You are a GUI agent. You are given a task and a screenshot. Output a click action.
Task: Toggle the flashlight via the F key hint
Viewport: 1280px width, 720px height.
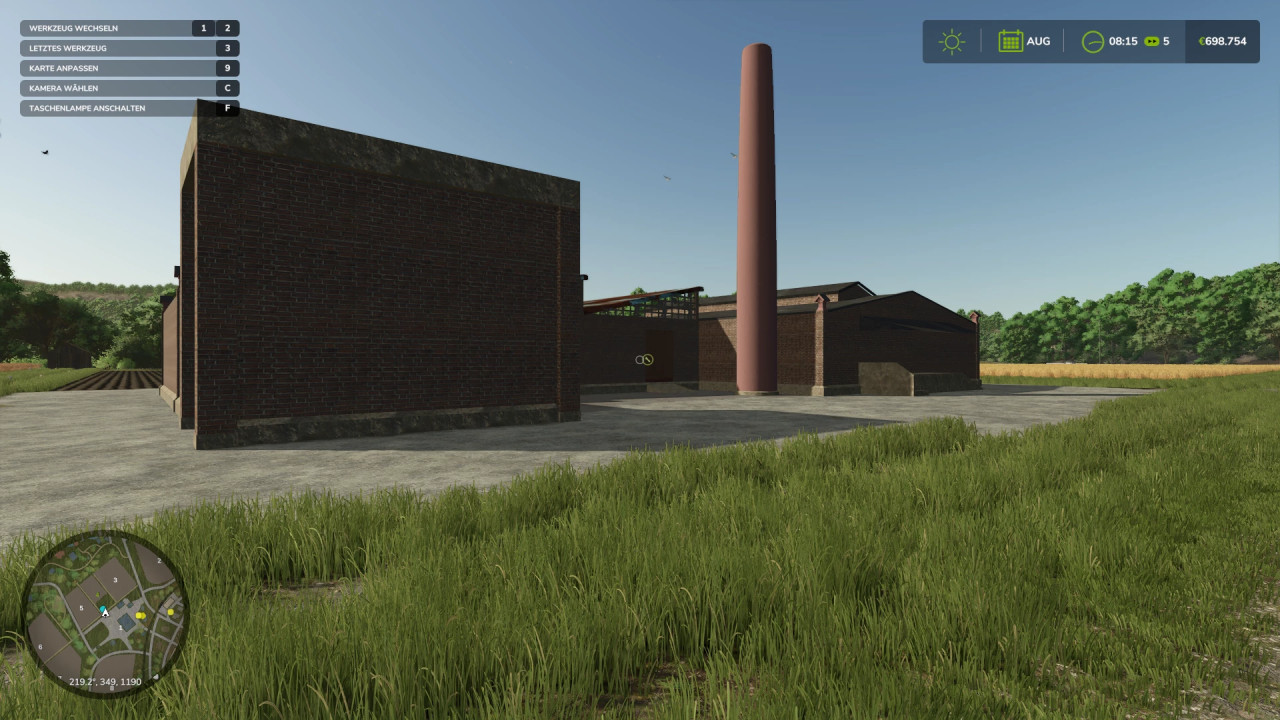(227, 108)
